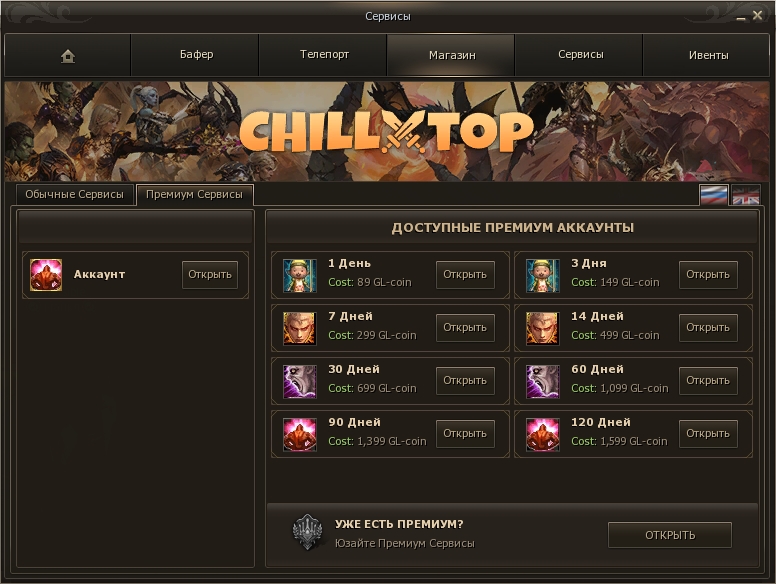Open the 1 День premium offer
The width and height of the screenshot is (776, 584).
pos(465,275)
